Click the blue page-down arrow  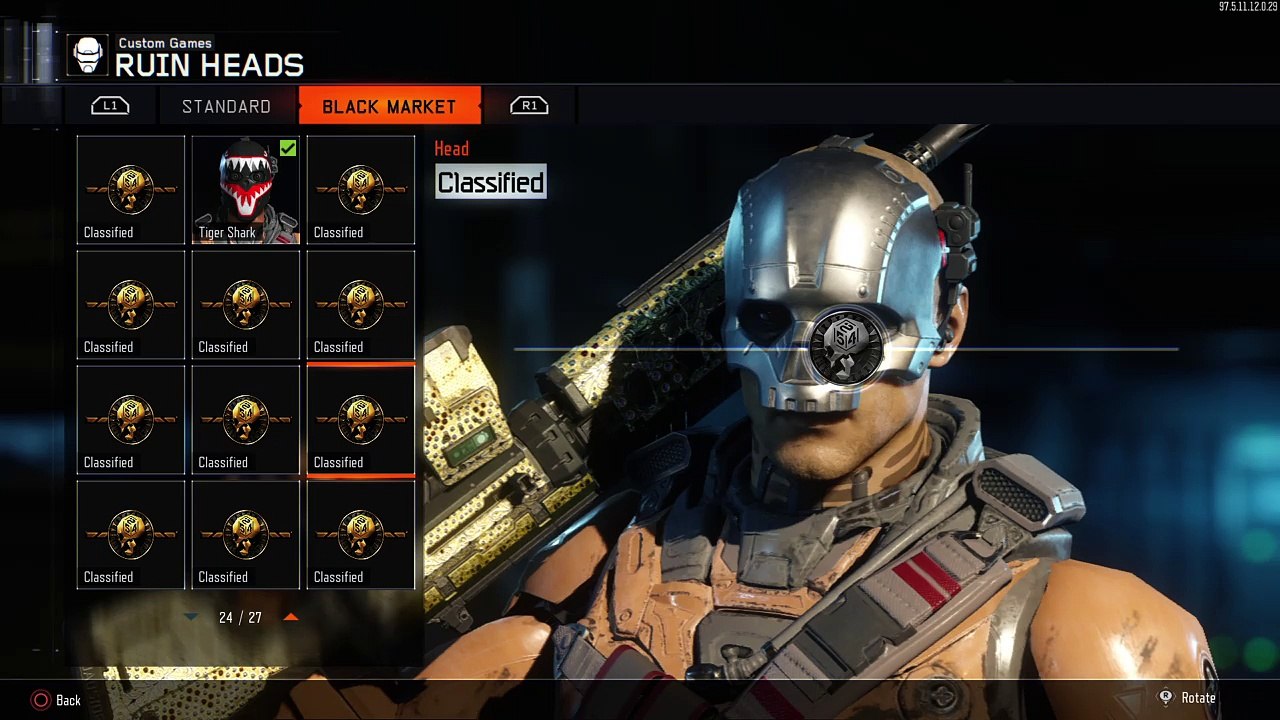191,617
